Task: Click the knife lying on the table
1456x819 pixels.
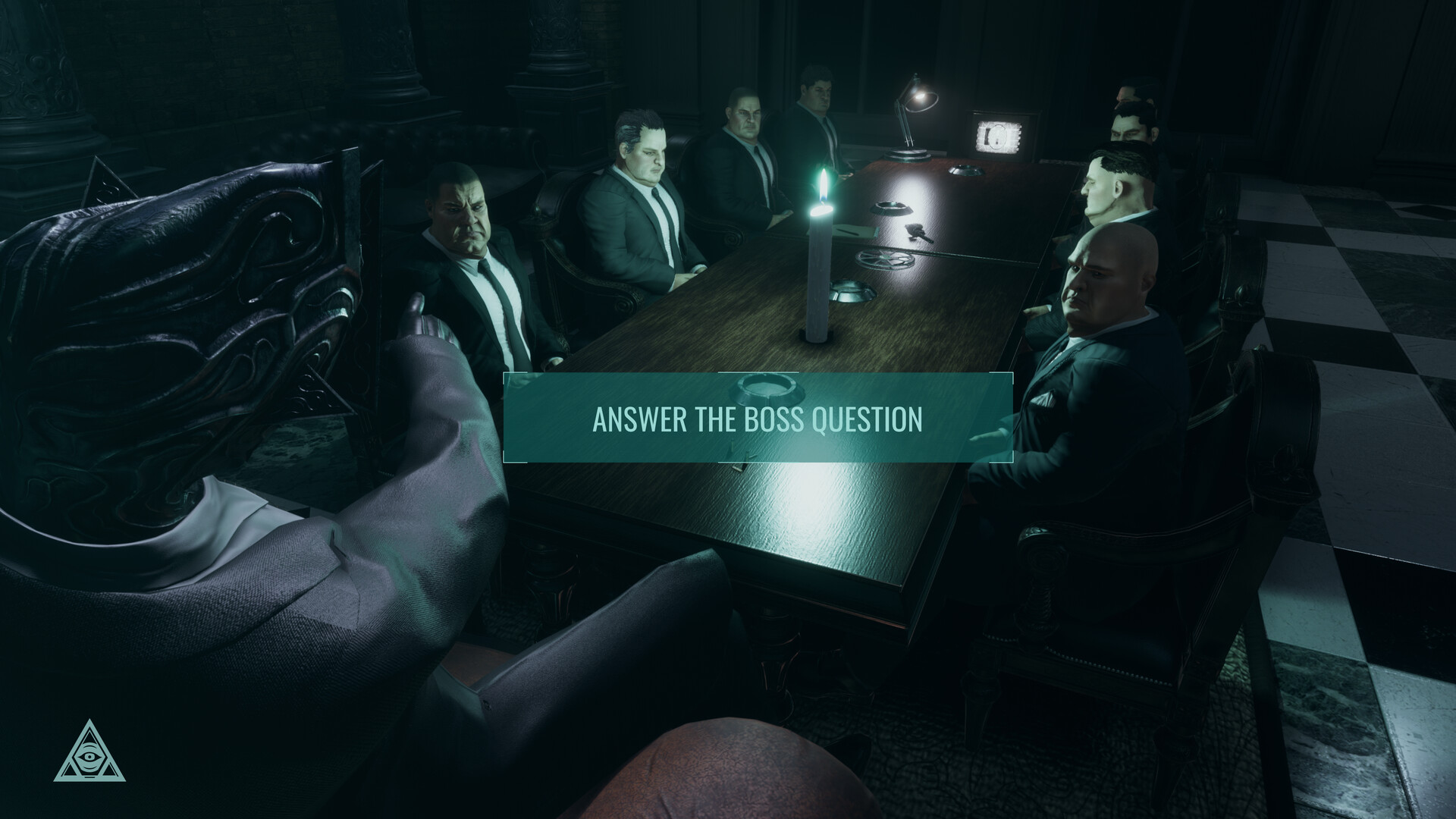Action: 918,234
